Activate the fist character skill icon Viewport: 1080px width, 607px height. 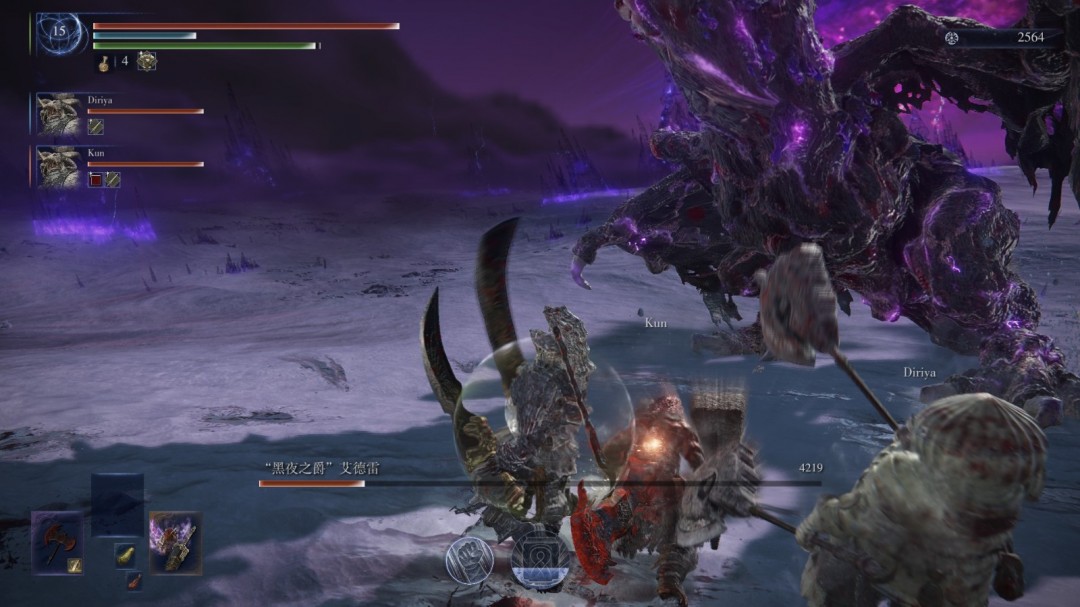(x=468, y=560)
